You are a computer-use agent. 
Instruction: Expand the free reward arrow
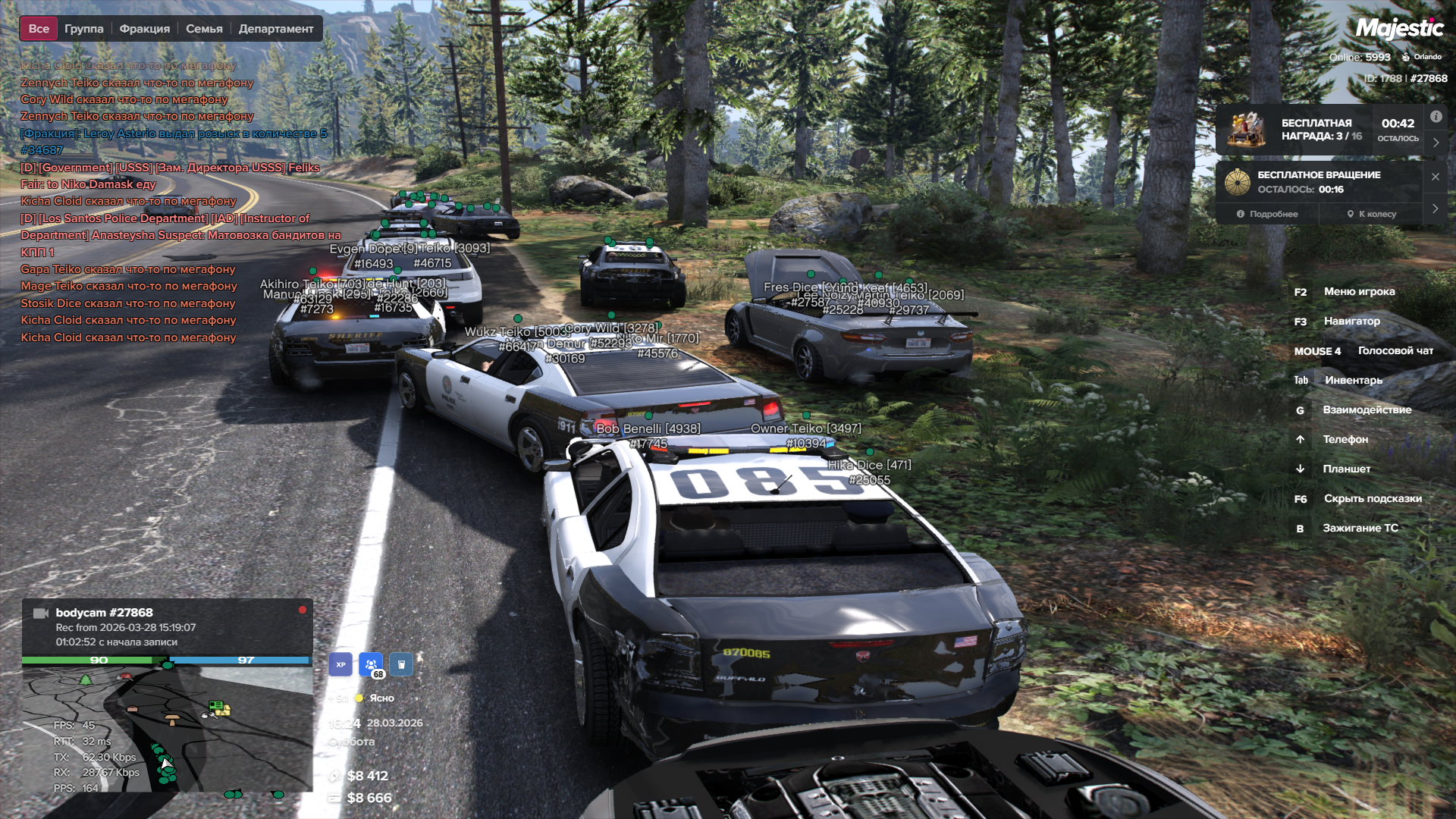1436,143
